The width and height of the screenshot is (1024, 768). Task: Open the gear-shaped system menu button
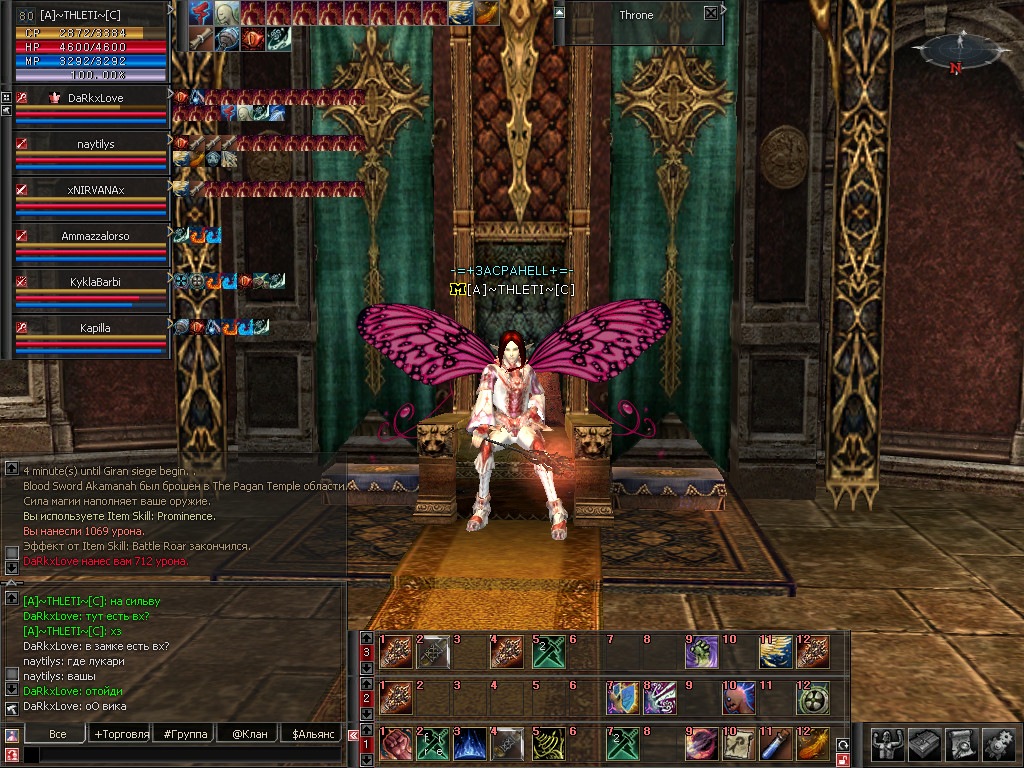pyautogui.click(x=998, y=743)
